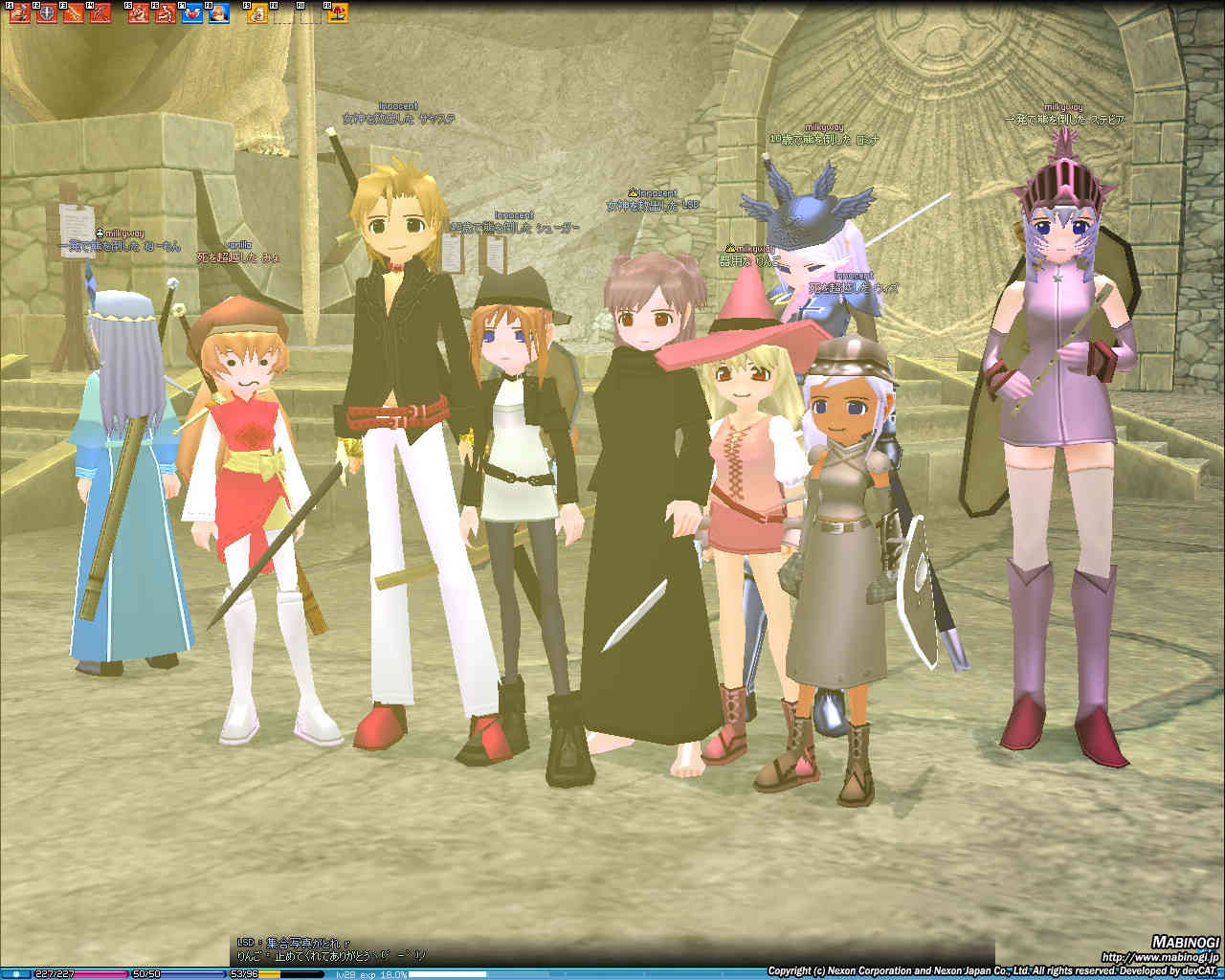
Task: Use the shield defense skill icon
Action: (46, 13)
